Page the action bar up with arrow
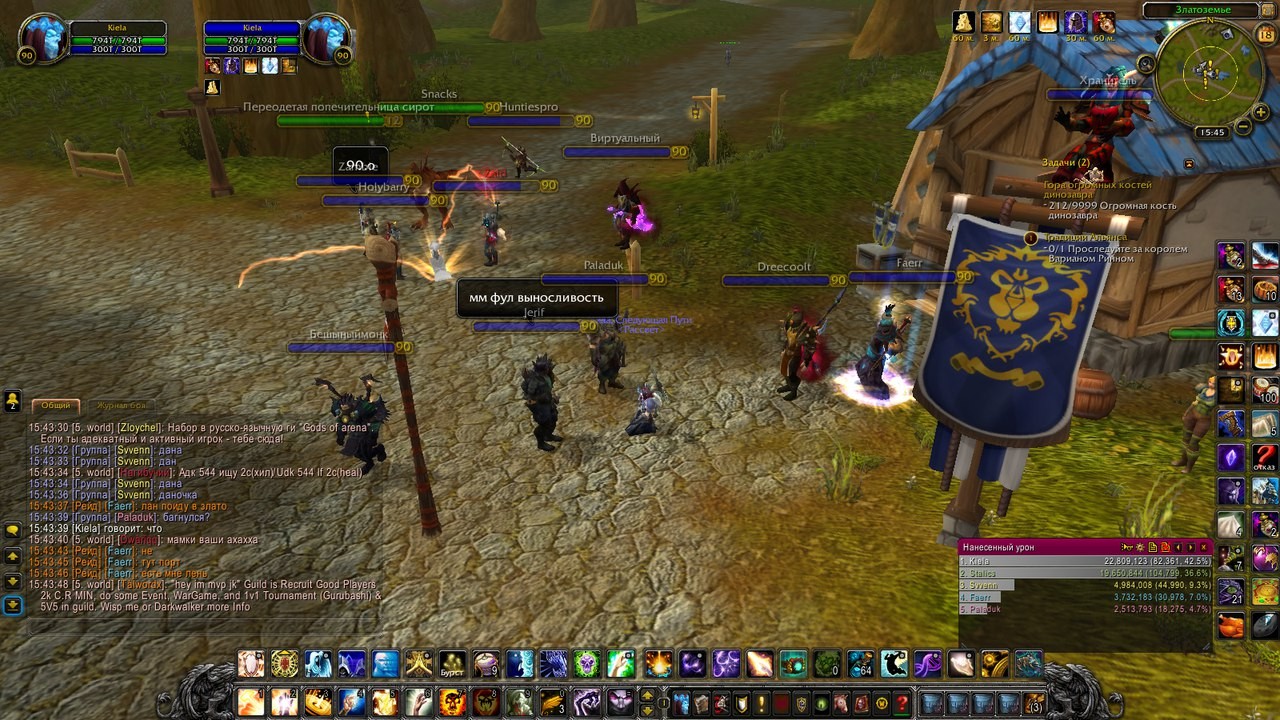 647,694
